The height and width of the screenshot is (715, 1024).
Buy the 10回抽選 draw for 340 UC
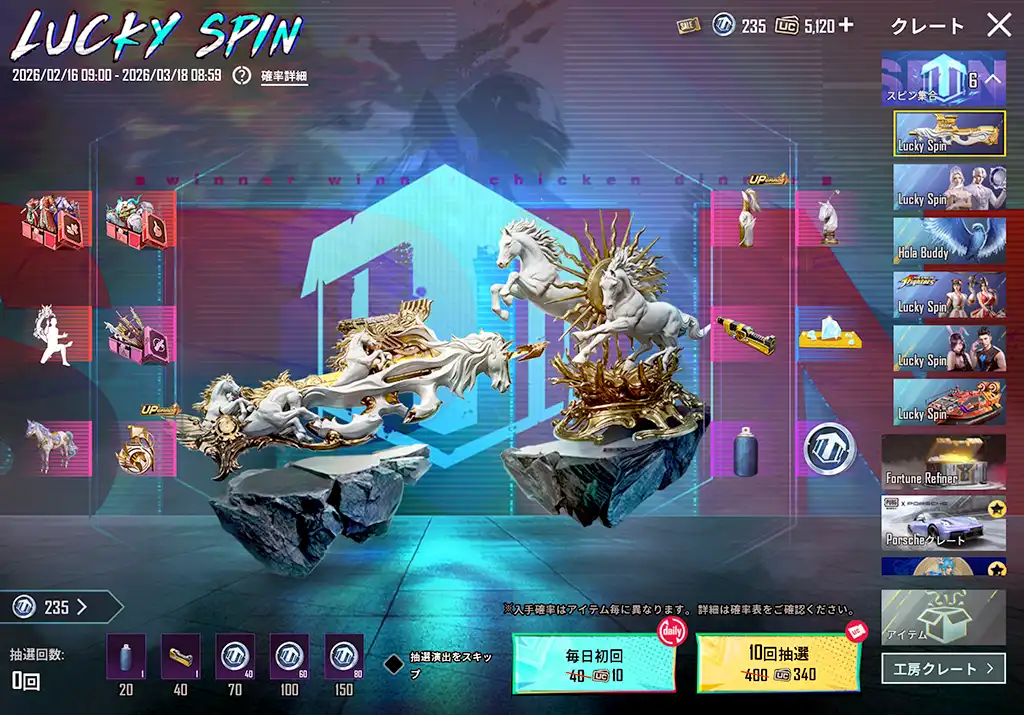(x=777, y=663)
